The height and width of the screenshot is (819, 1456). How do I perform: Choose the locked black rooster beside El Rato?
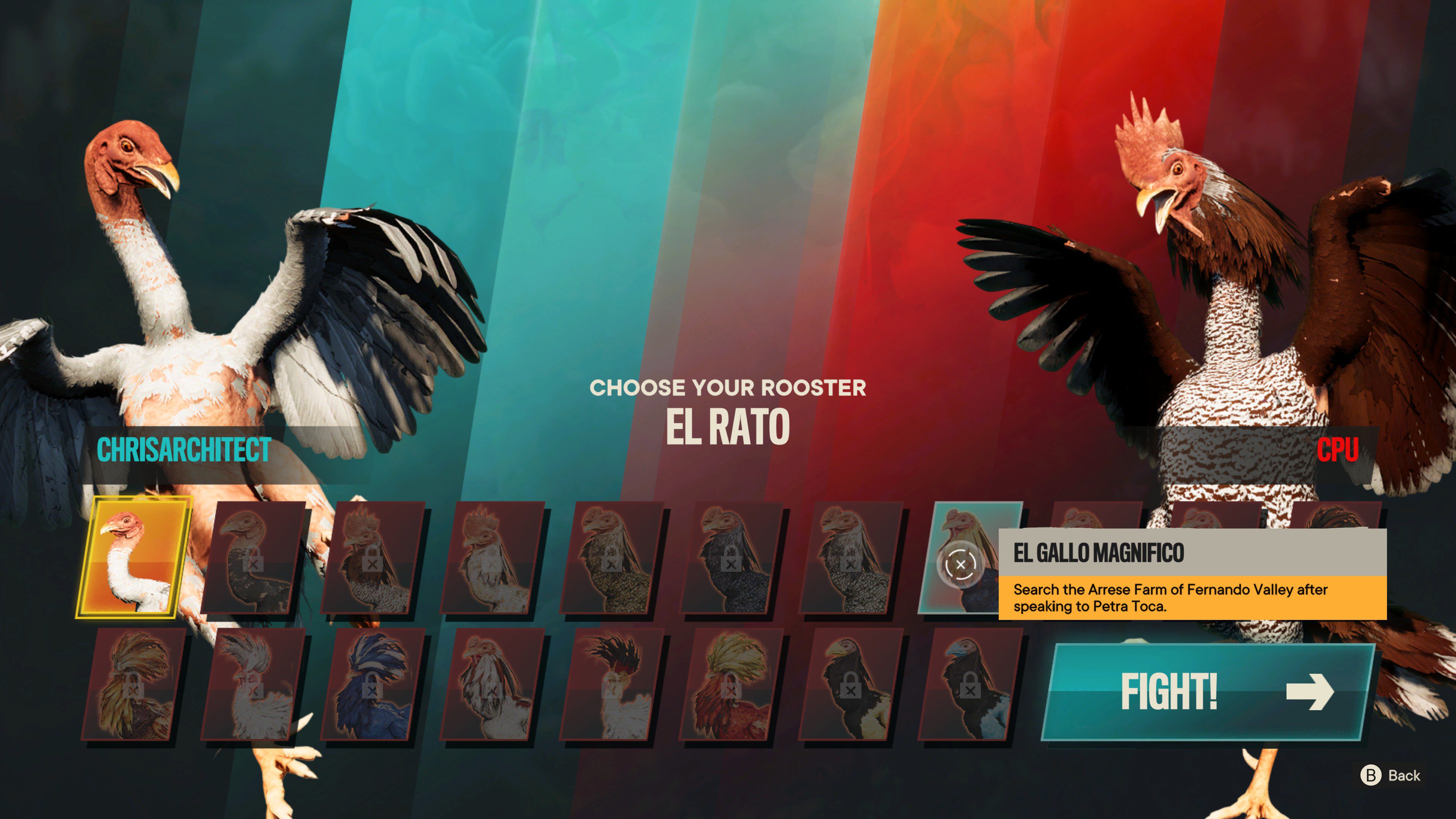click(254, 558)
